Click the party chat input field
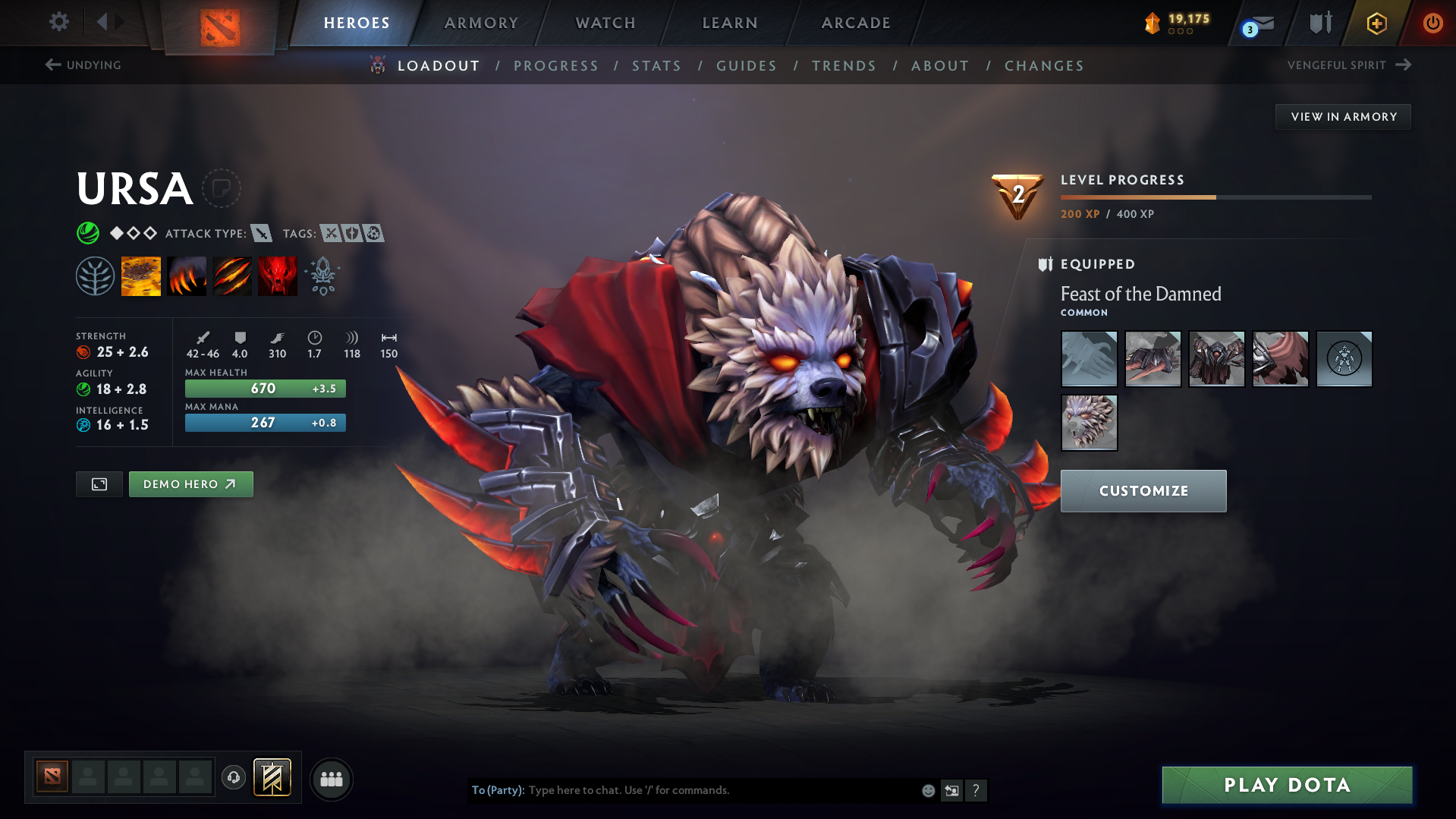The height and width of the screenshot is (819, 1456). click(x=721, y=790)
